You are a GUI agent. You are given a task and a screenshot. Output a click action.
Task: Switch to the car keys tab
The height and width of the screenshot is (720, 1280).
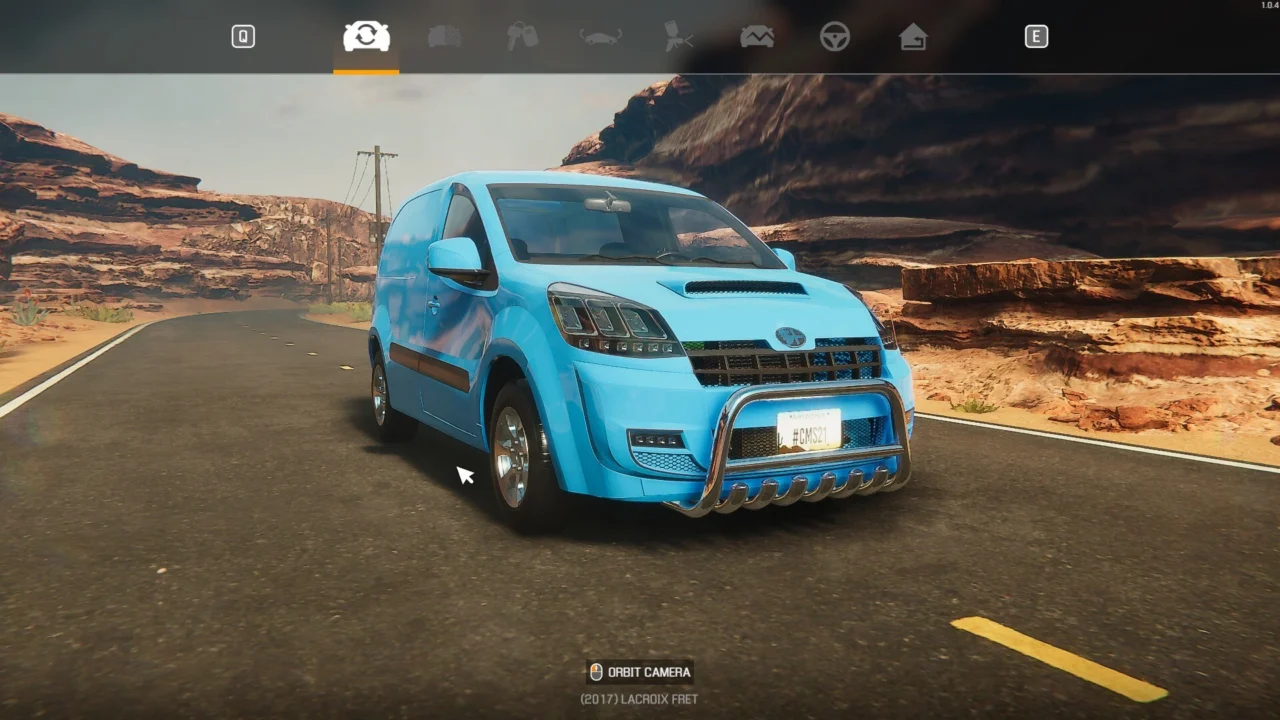tap(522, 37)
